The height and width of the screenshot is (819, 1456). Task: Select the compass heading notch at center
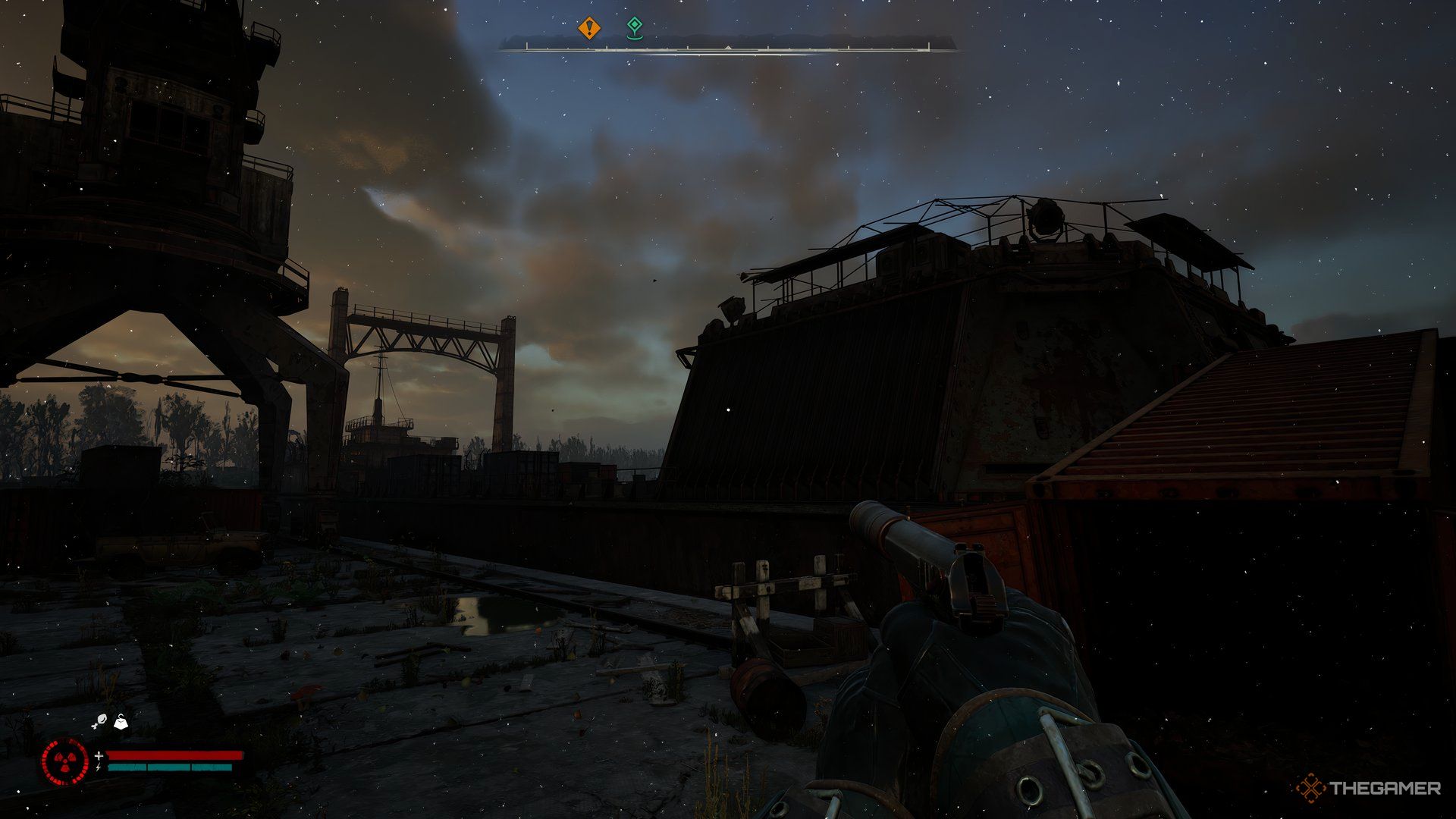(x=727, y=47)
